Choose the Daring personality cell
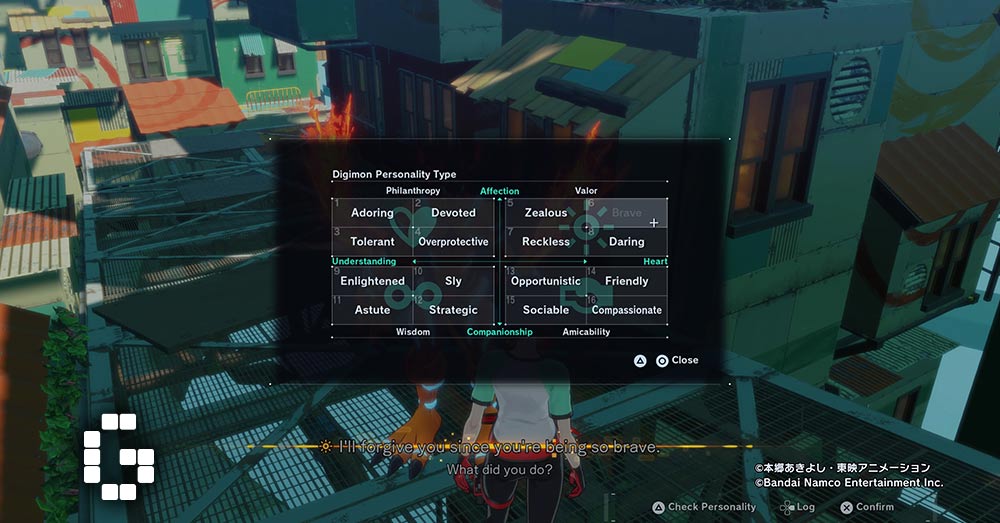This screenshot has width=1000, height=523. coord(627,242)
